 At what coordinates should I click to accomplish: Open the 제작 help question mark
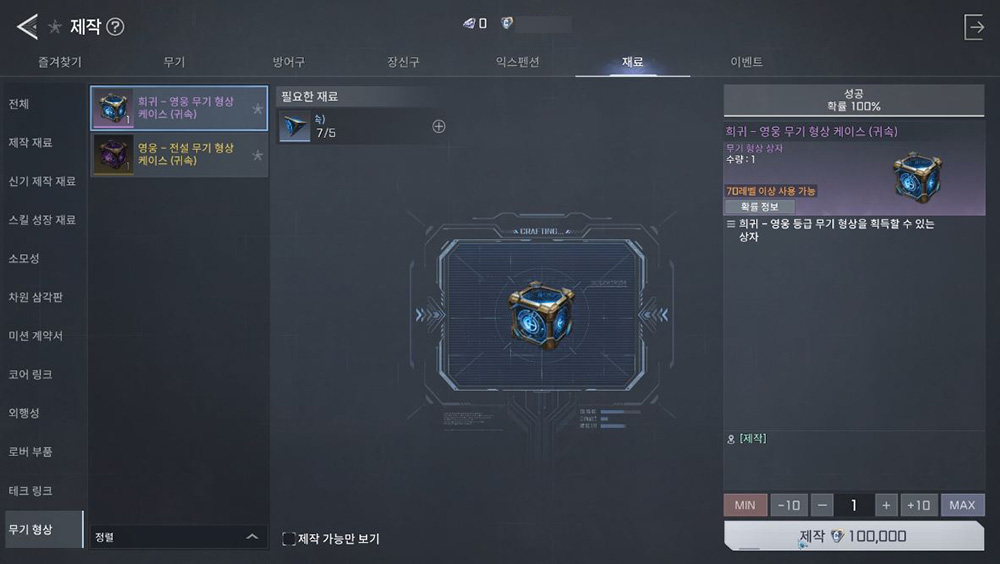coord(115,27)
